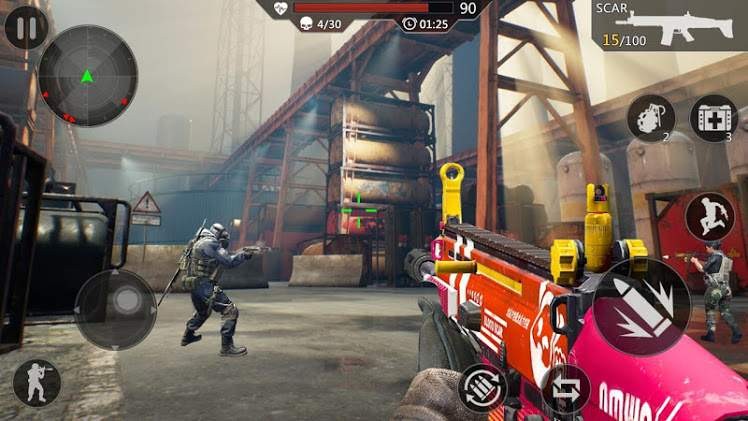Pause the game with the pause button
The height and width of the screenshot is (421, 748).
tap(26, 27)
